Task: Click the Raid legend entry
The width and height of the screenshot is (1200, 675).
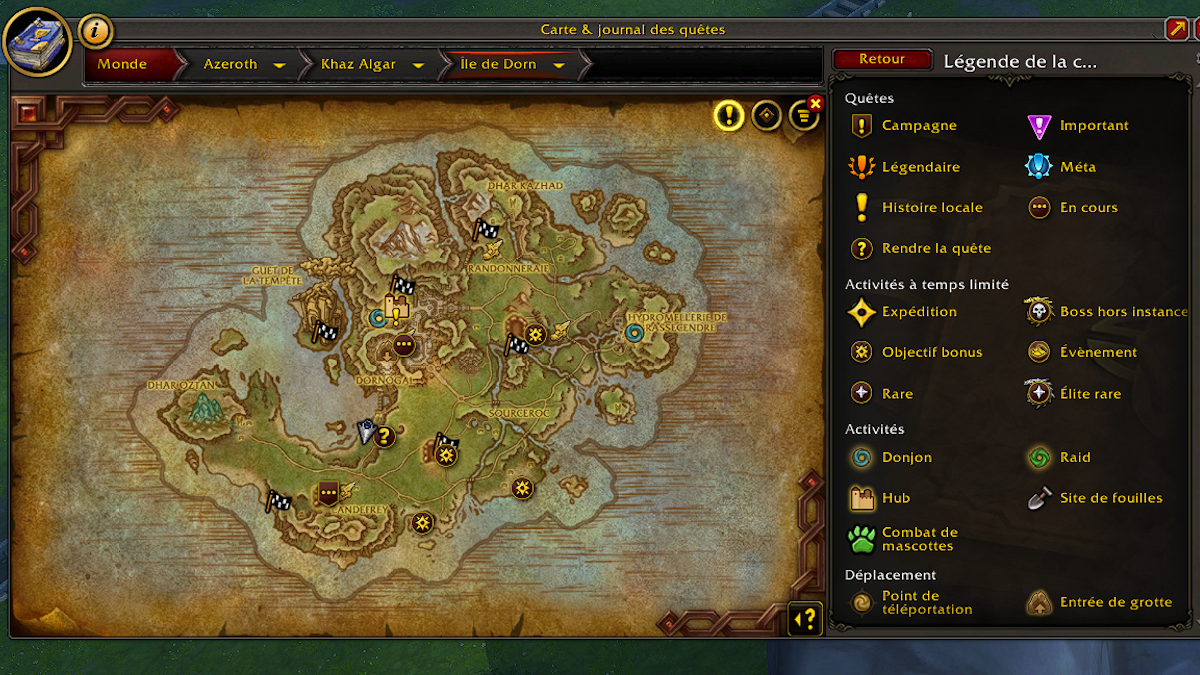Action: coord(1075,458)
